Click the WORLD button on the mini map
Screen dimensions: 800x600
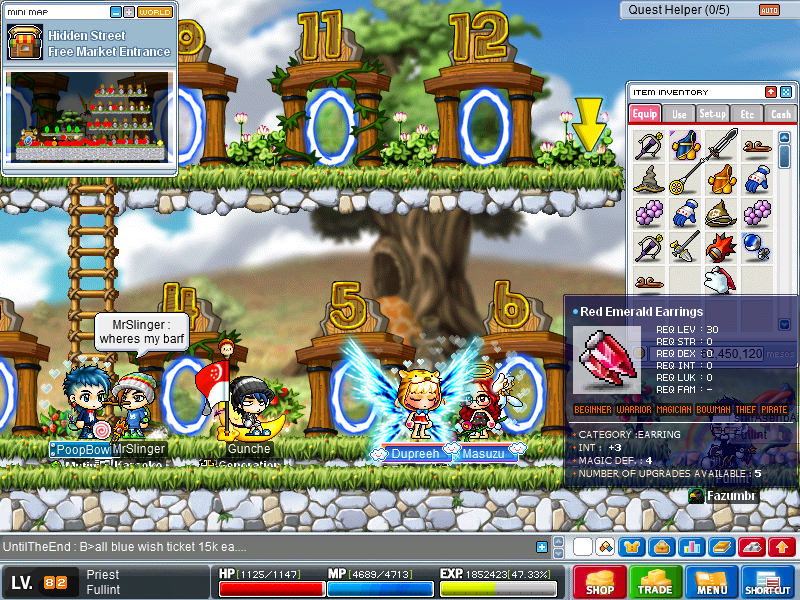point(155,12)
